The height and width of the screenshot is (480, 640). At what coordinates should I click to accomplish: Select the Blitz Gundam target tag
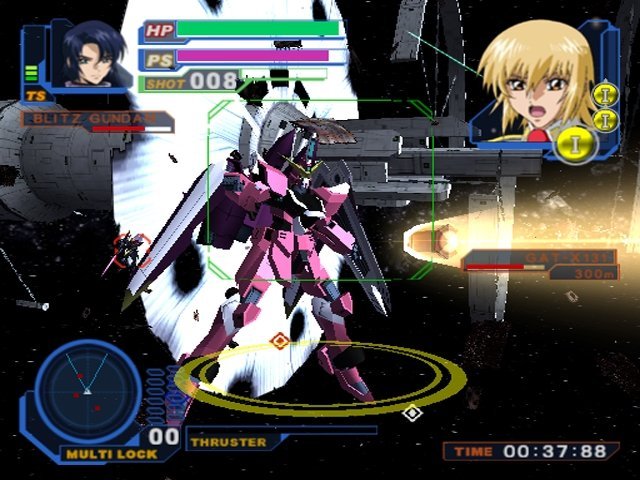(95, 120)
